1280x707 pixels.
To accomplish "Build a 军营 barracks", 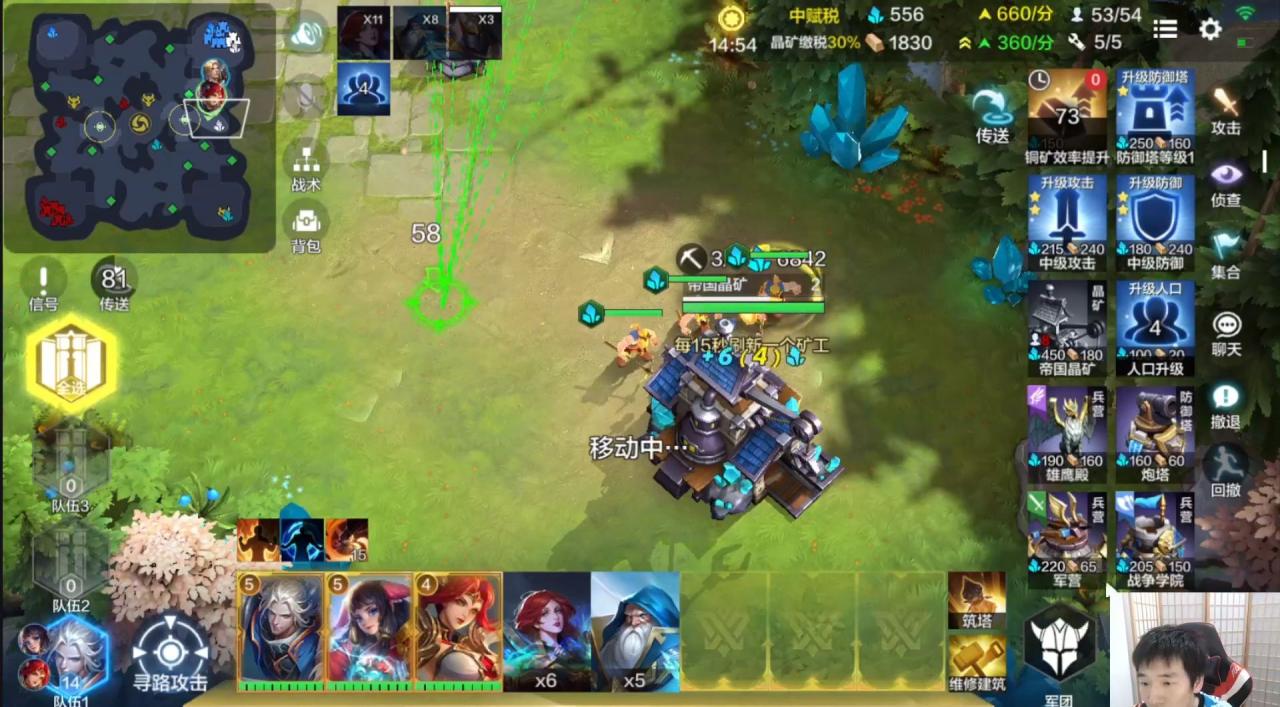I will (1067, 540).
